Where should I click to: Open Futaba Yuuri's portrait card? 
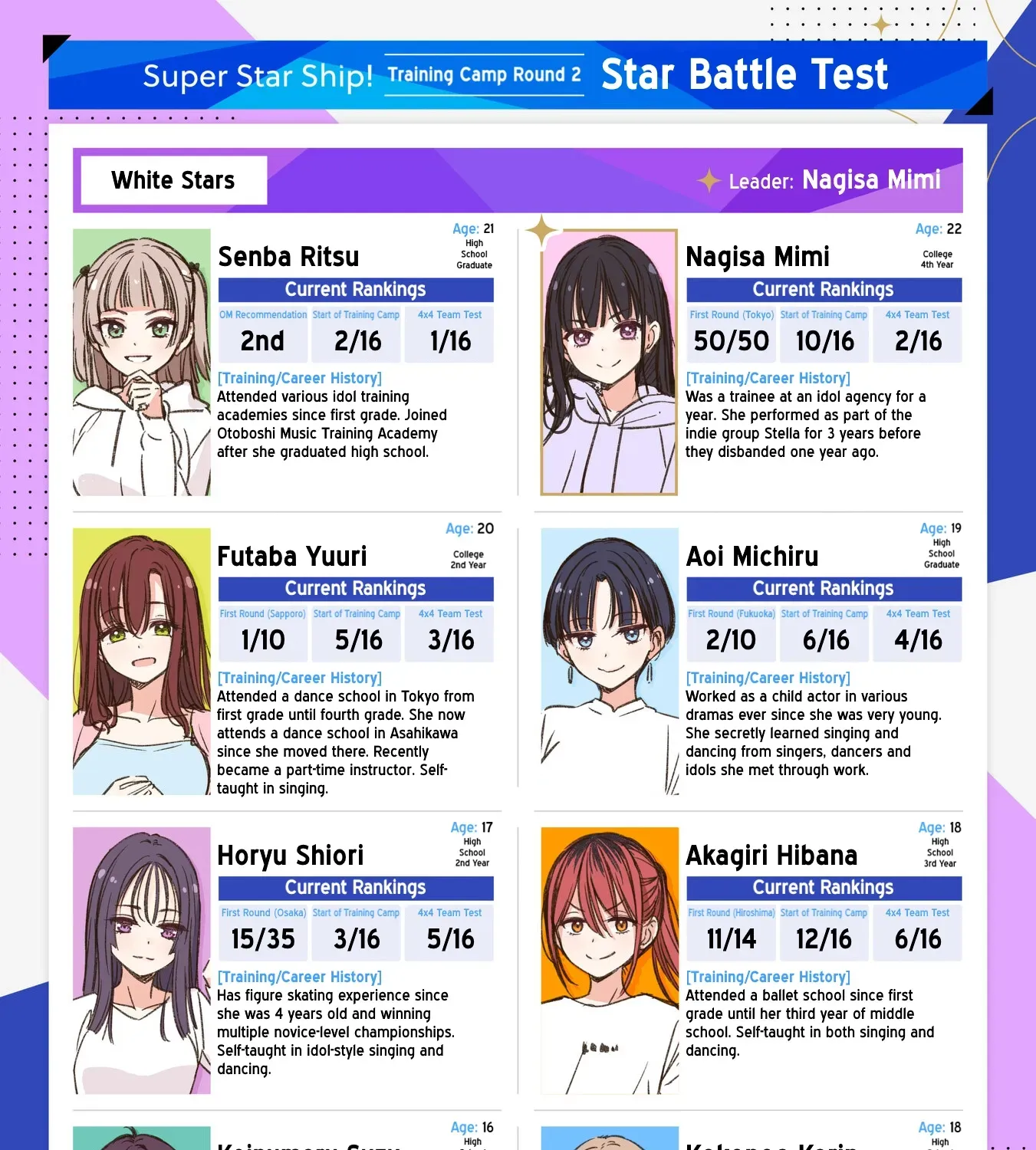pos(142,661)
